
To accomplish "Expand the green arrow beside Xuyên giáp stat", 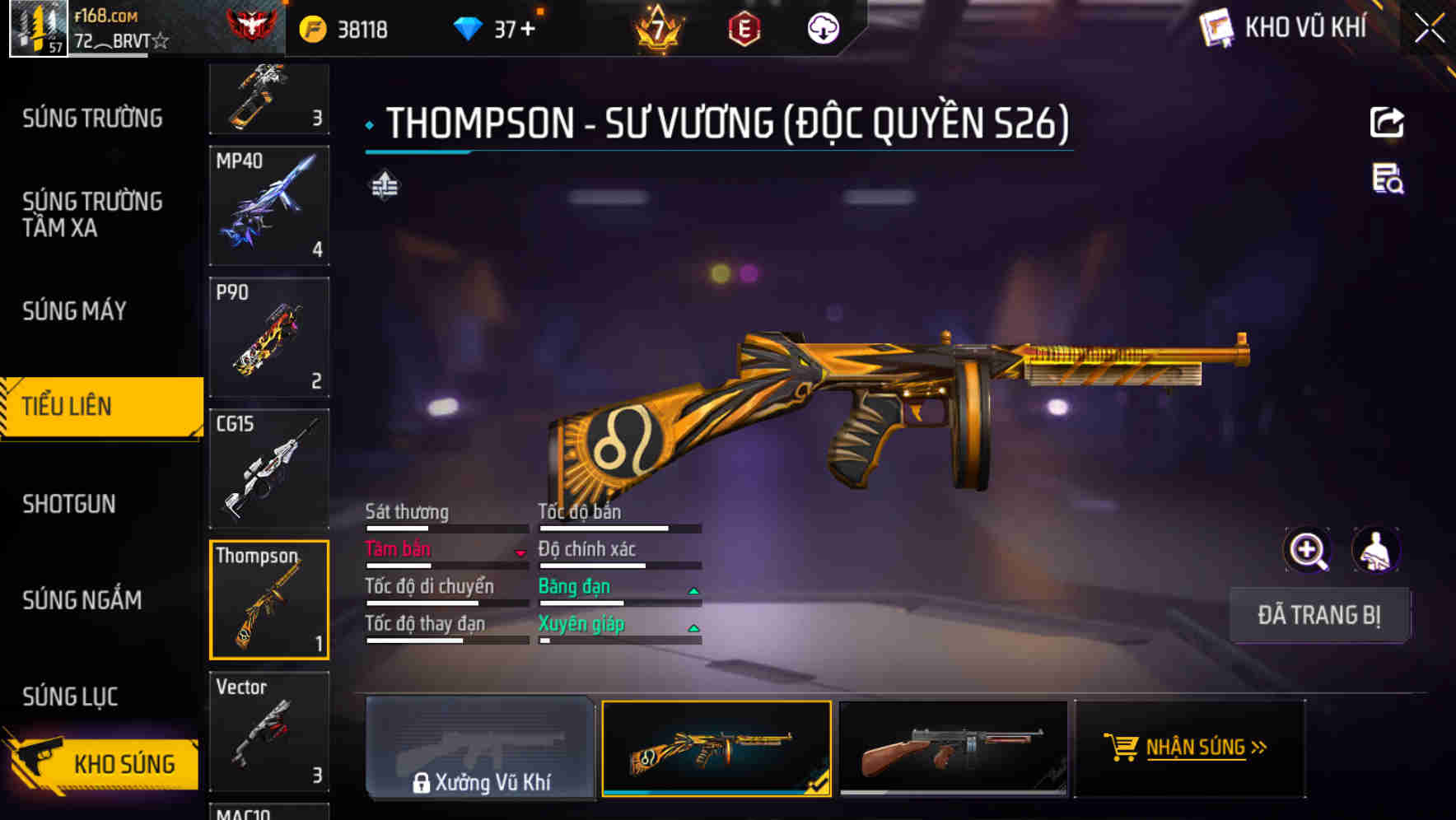I will point(693,627).
